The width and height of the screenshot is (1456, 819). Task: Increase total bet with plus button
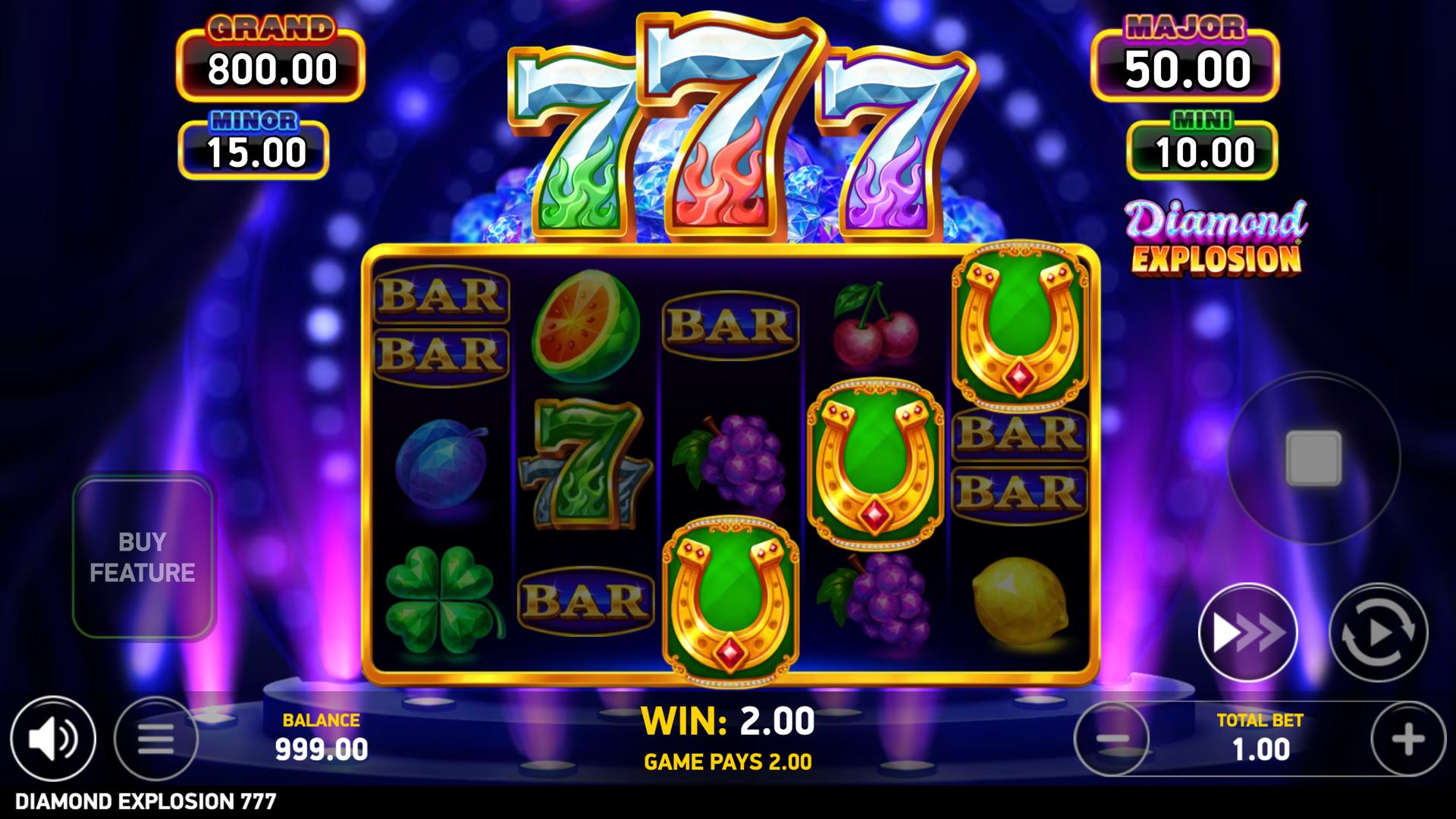tap(1407, 739)
